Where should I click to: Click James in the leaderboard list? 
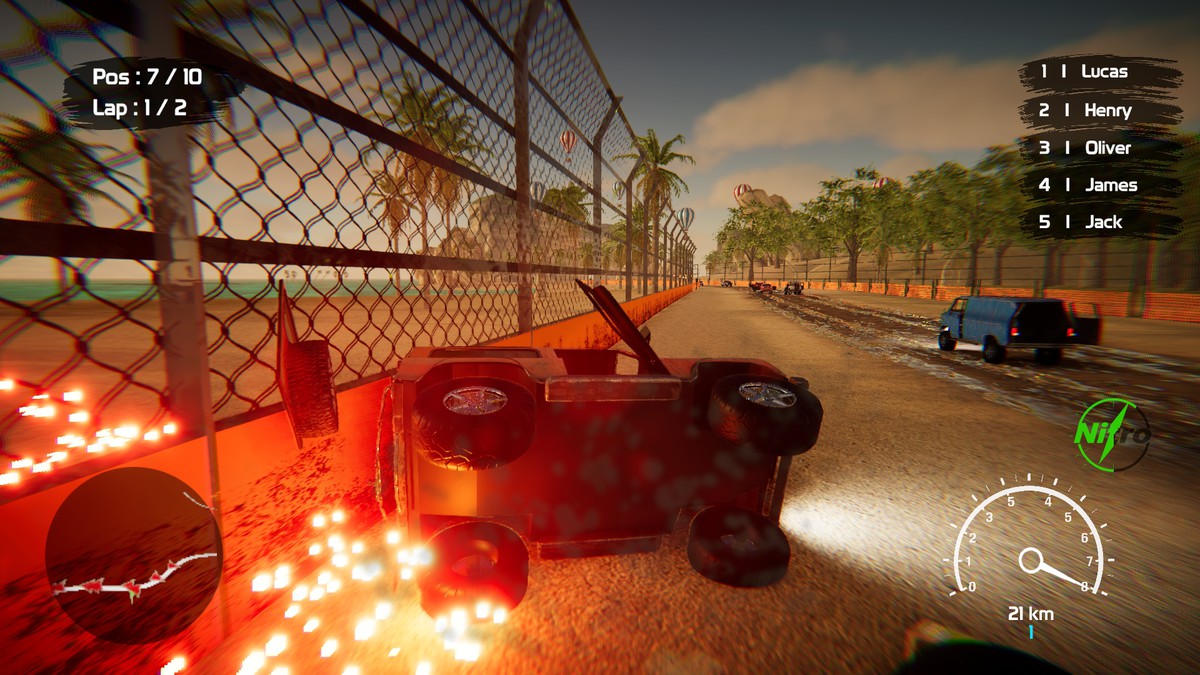(1098, 185)
